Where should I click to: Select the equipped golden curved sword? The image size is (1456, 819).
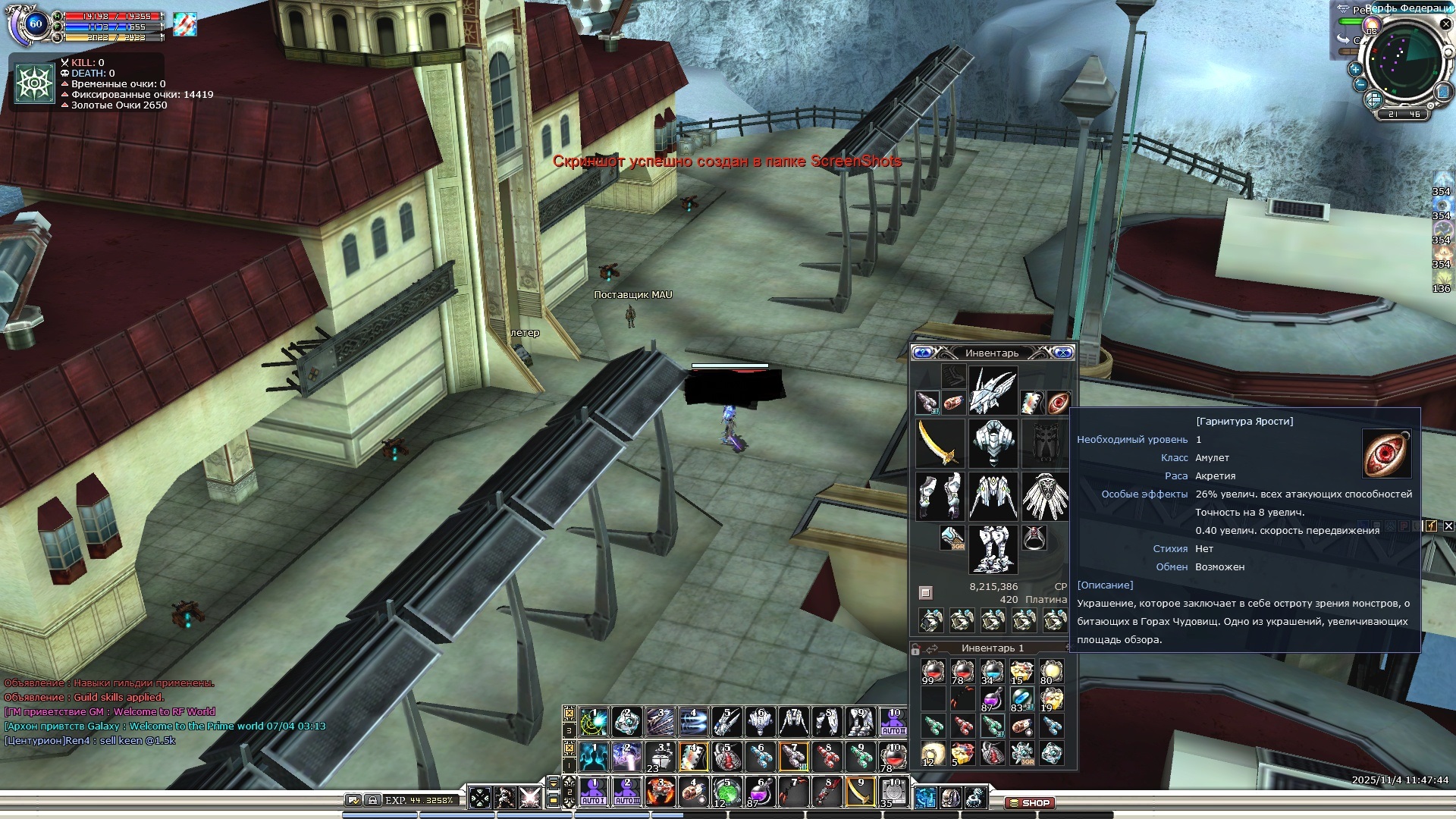pos(940,443)
